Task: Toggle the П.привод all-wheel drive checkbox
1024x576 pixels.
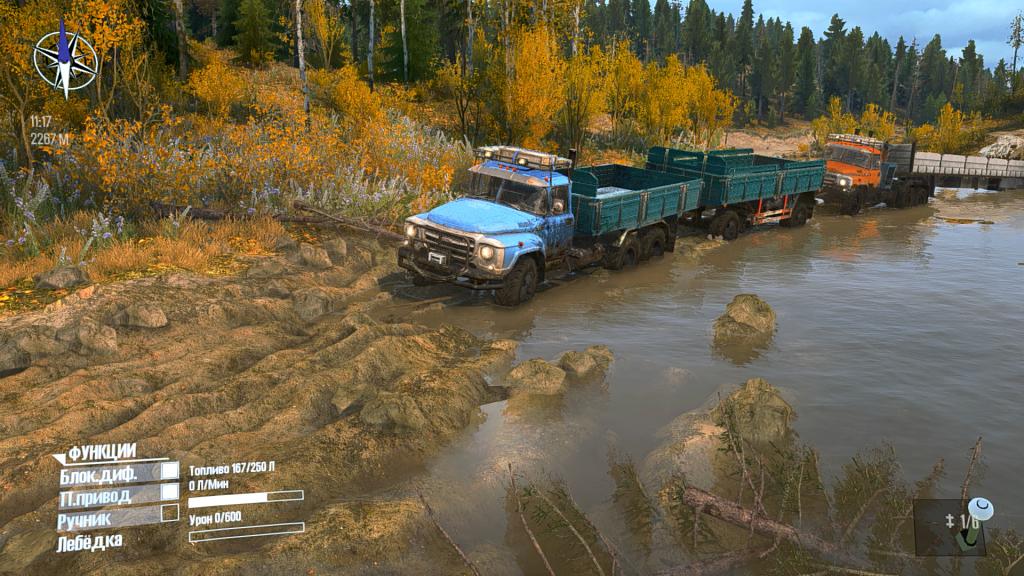Action: coord(170,492)
